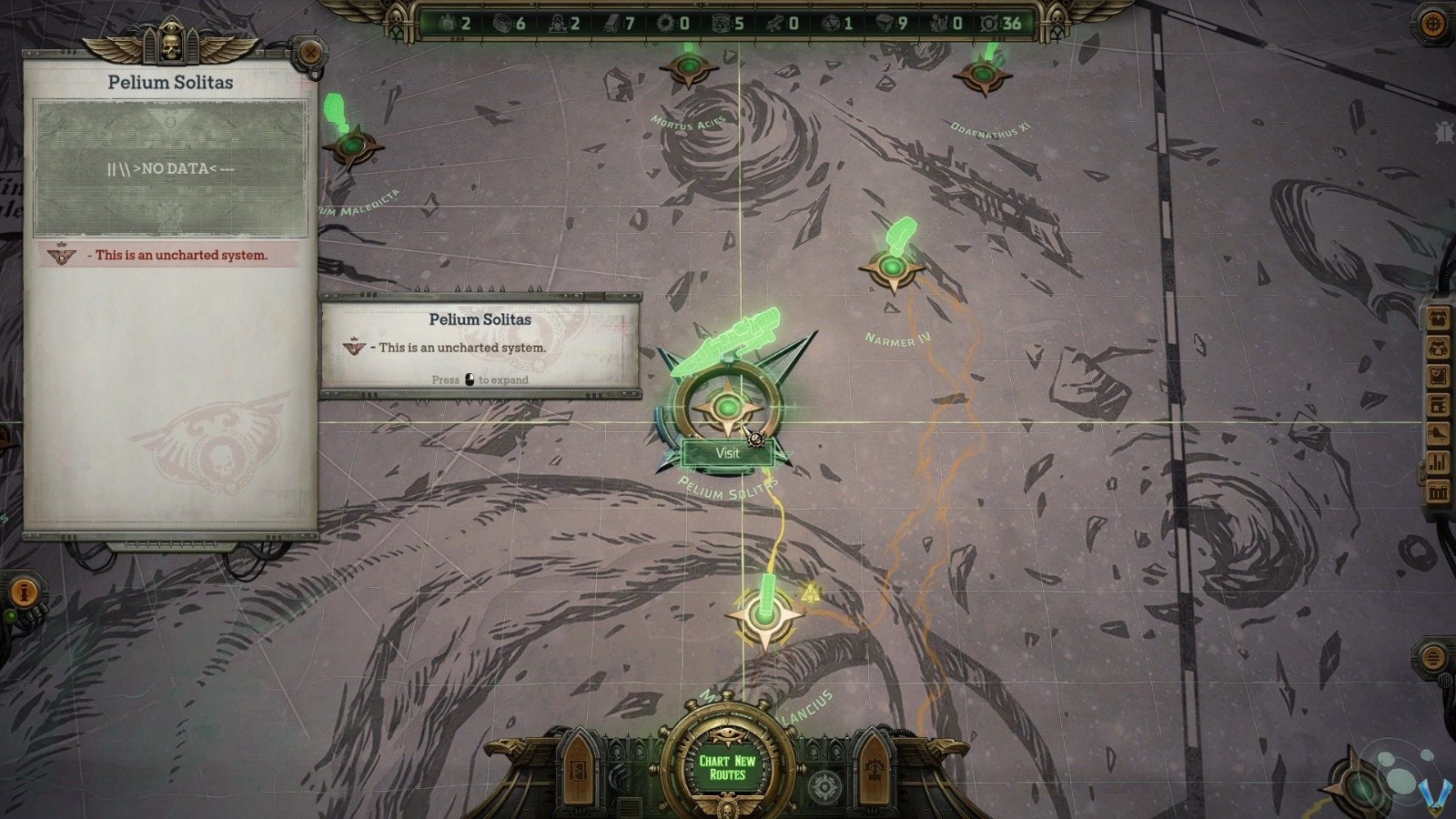Select the Narmer IV system marker
1456x819 pixels.
point(895,268)
